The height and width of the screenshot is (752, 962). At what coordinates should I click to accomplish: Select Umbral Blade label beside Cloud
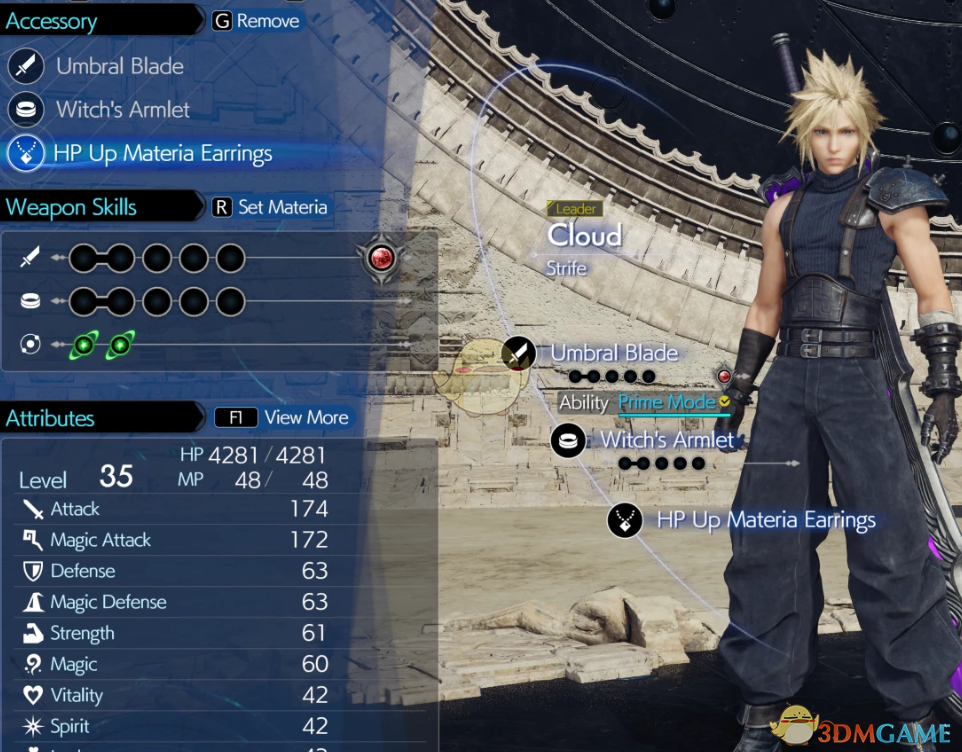[614, 353]
